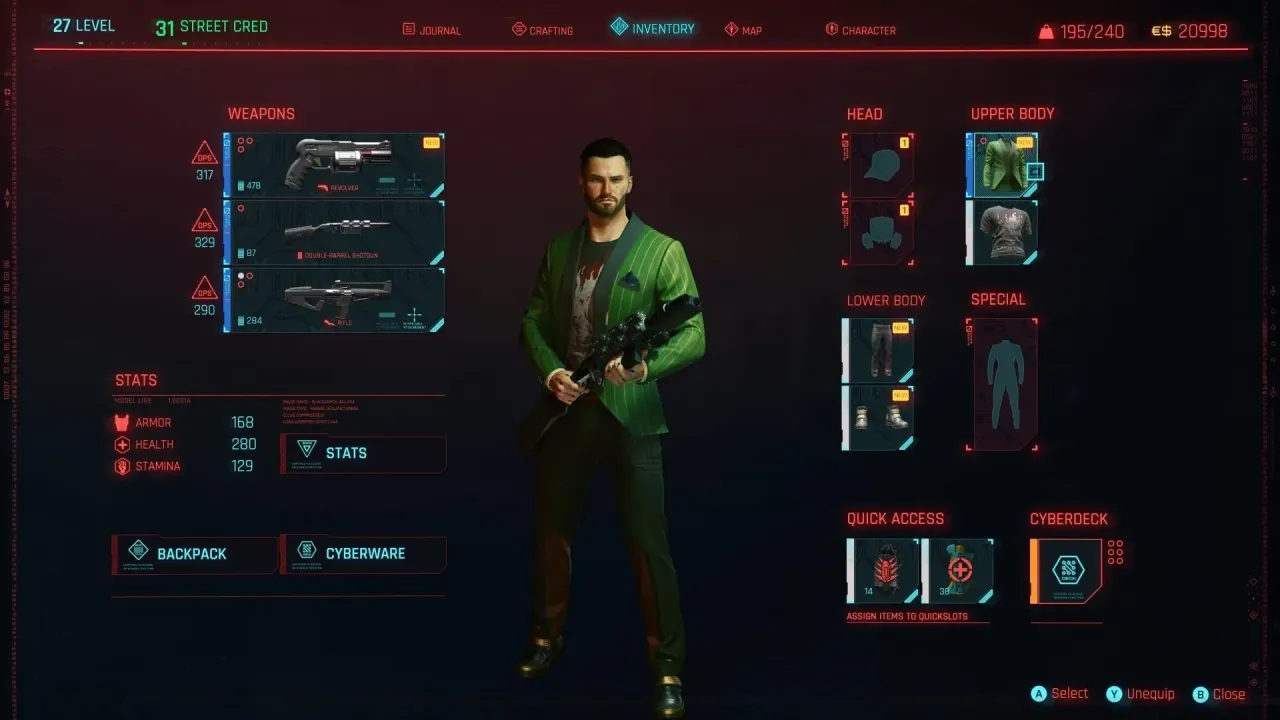Select the Double-Barrel Shotgun weapon slot

click(x=333, y=230)
